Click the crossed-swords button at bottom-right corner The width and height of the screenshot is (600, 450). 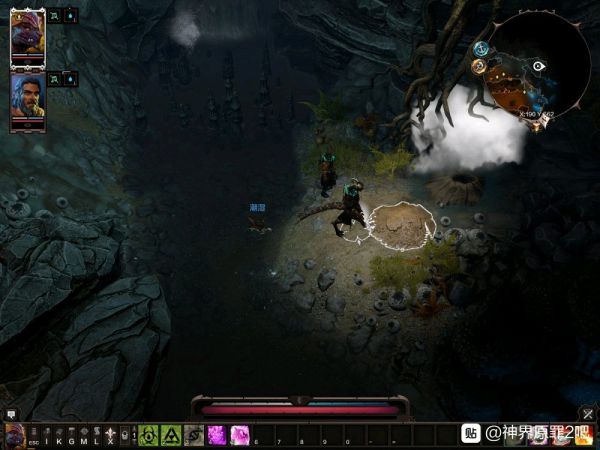(588, 413)
